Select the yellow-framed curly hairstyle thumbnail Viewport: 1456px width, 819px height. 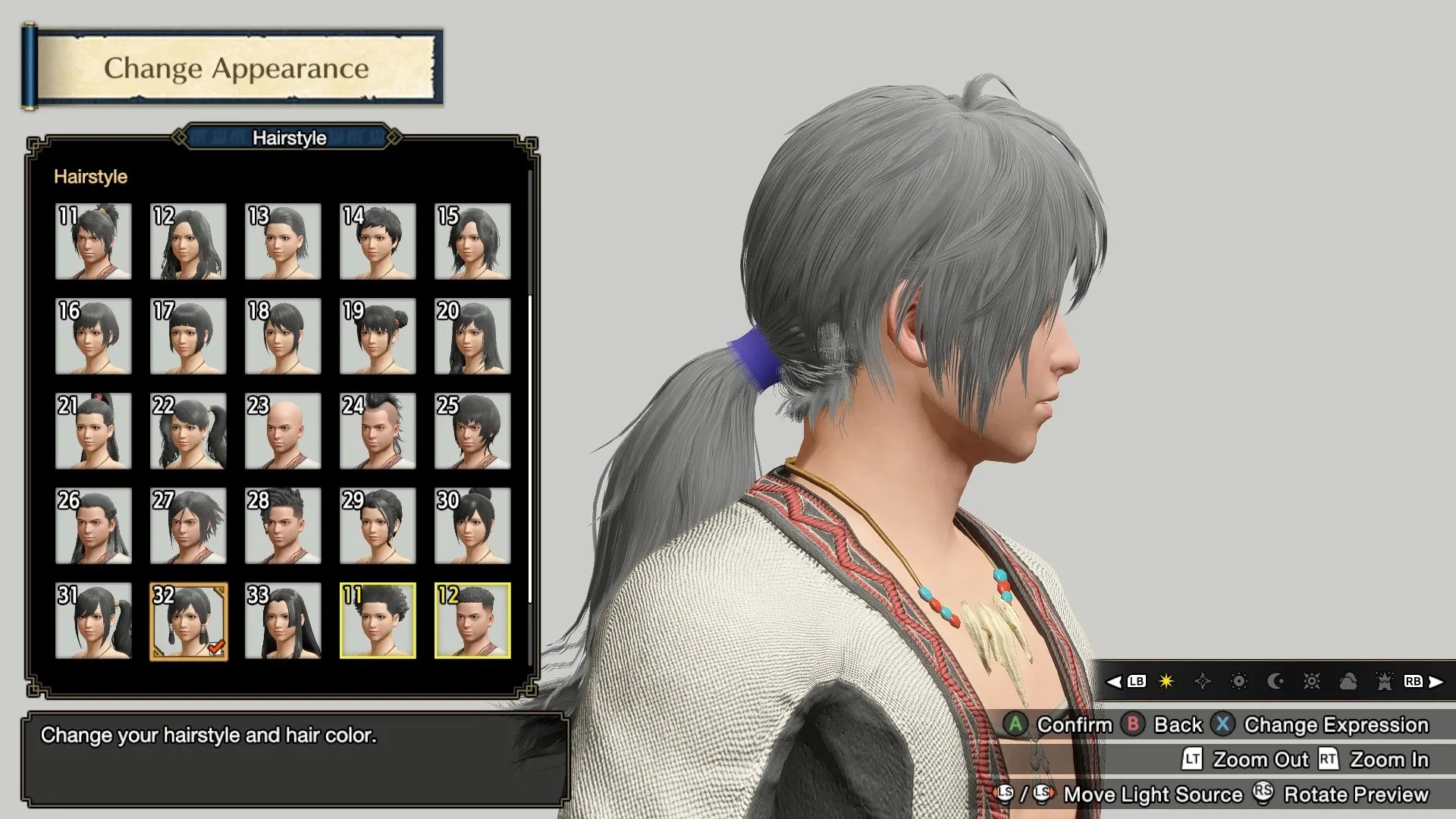click(x=378, y=620)
